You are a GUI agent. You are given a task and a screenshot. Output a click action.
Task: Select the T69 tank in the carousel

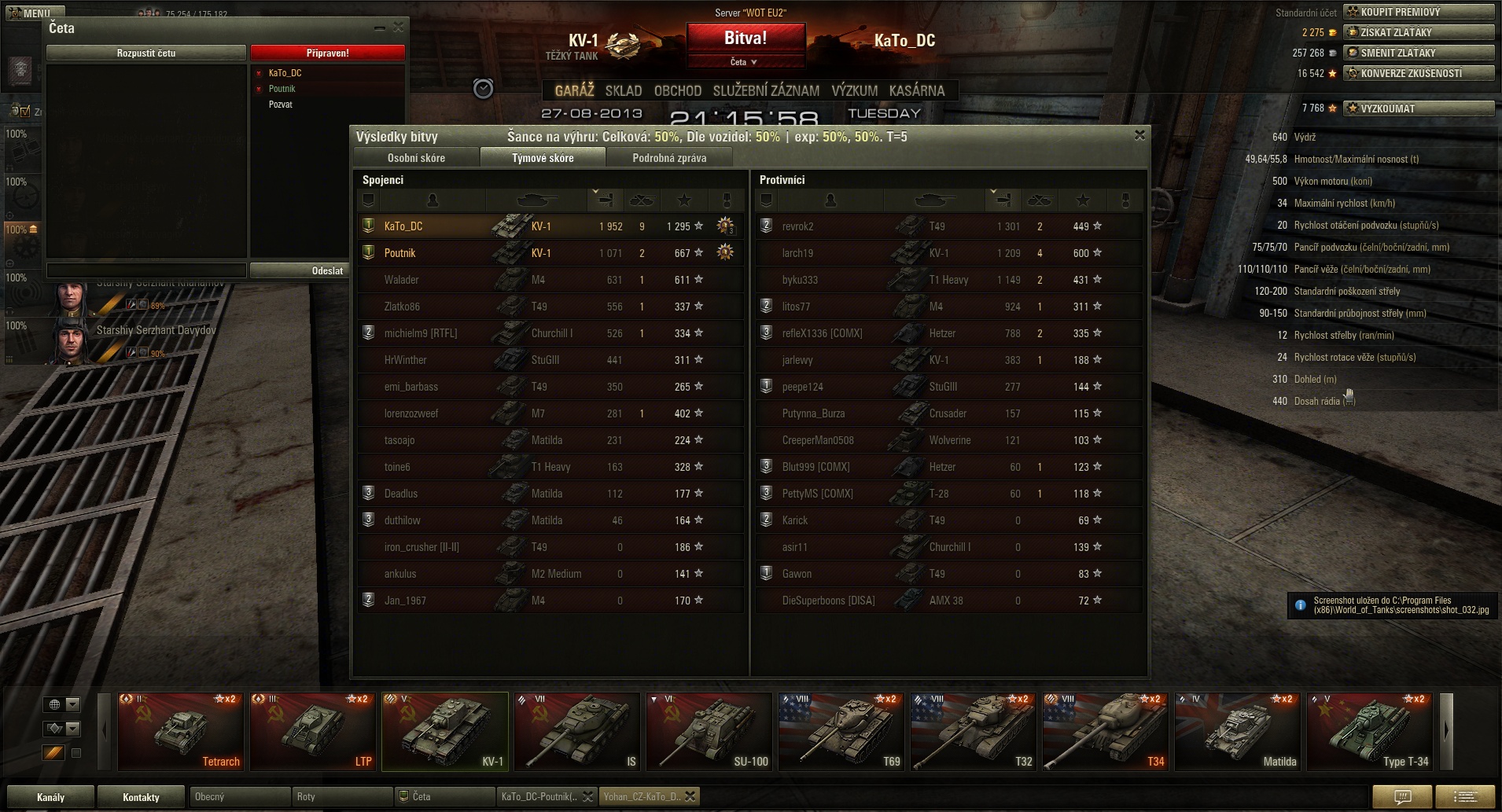pyautogui.click(x=841, y=732)
